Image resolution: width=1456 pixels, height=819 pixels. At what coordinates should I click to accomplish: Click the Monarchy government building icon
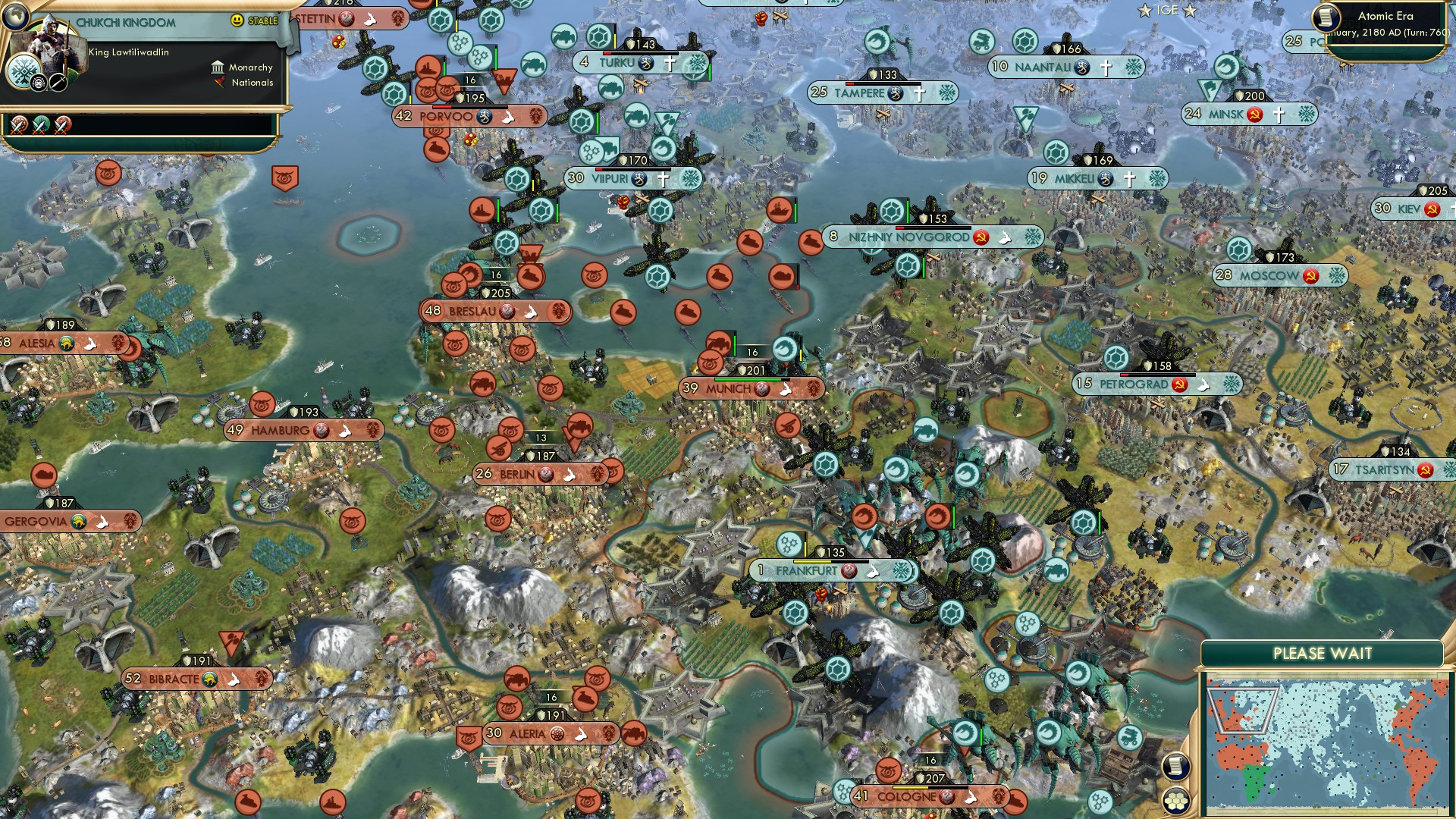pos(218,68)
